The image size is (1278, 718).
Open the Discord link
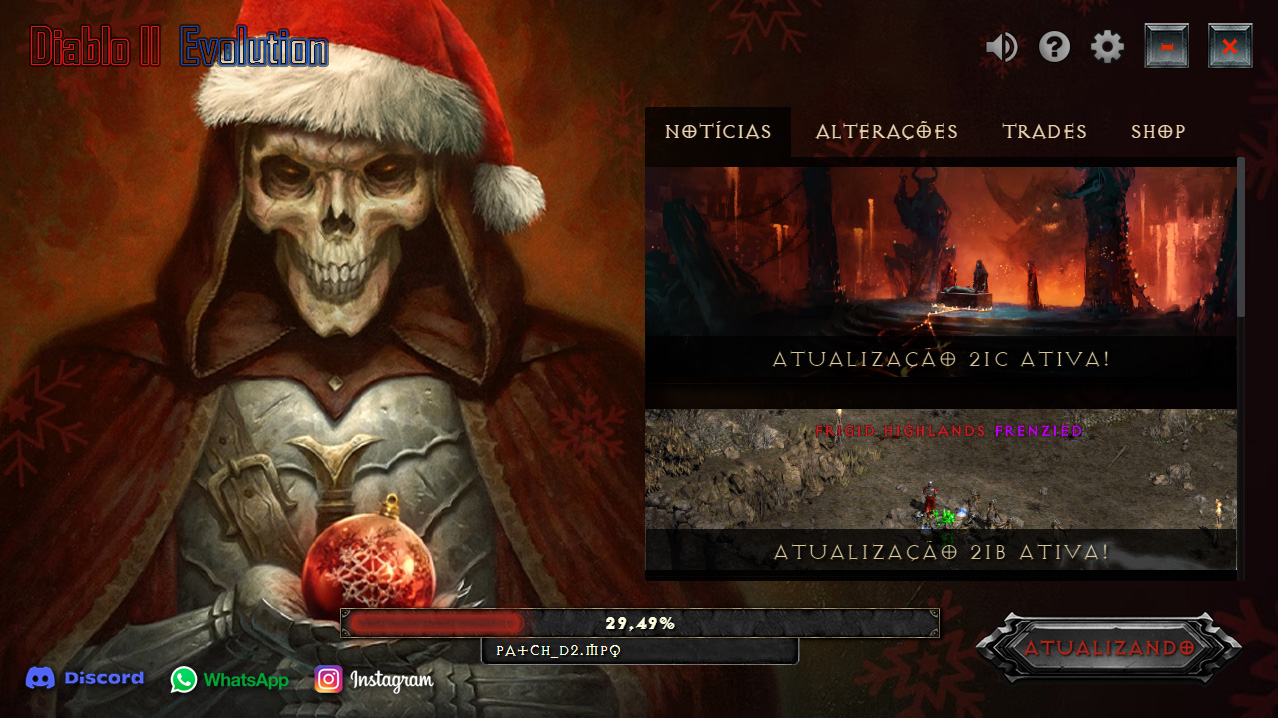[85, 679]
